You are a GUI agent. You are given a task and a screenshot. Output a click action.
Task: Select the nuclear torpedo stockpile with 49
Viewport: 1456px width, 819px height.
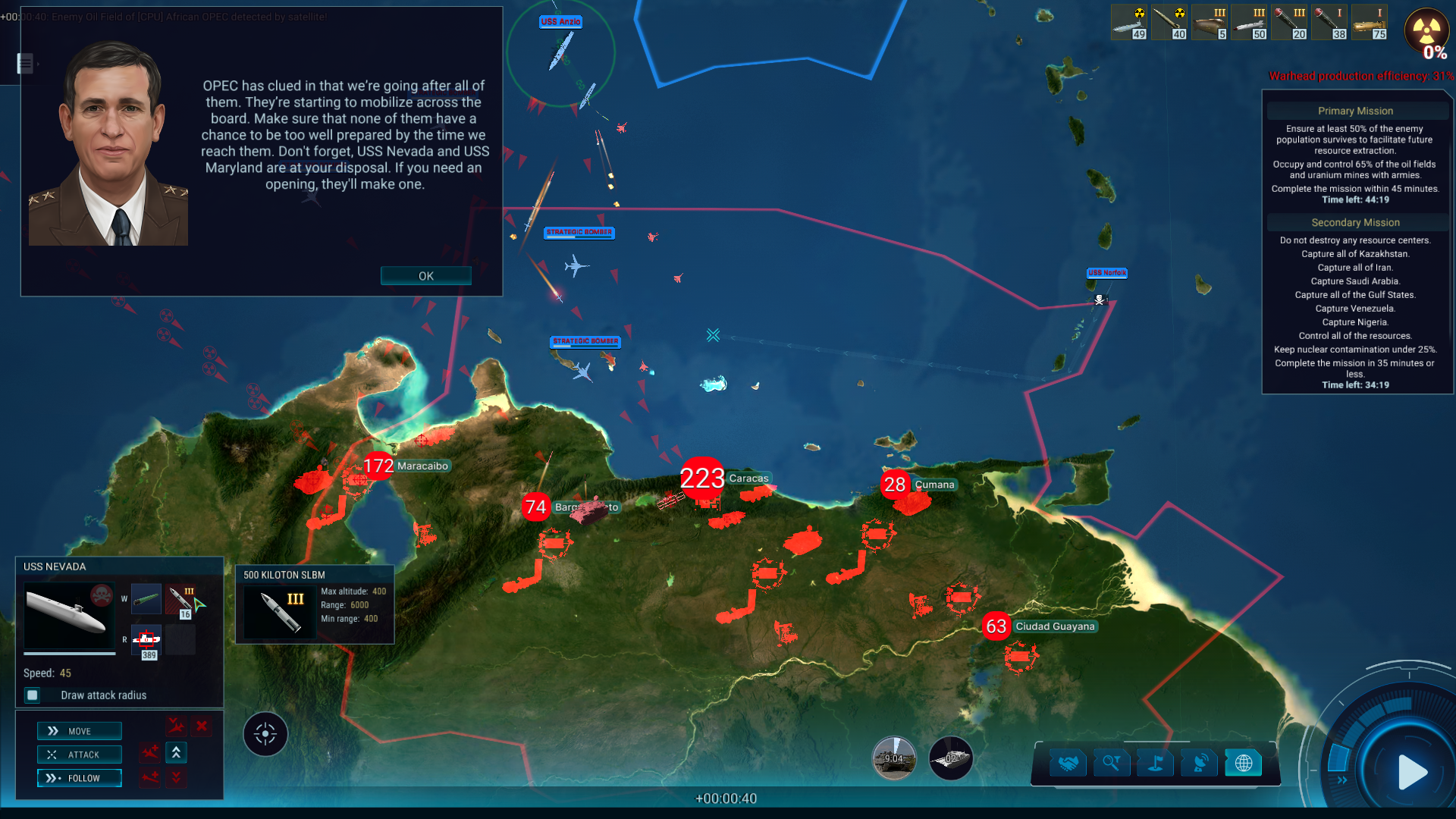(1129, 21)
